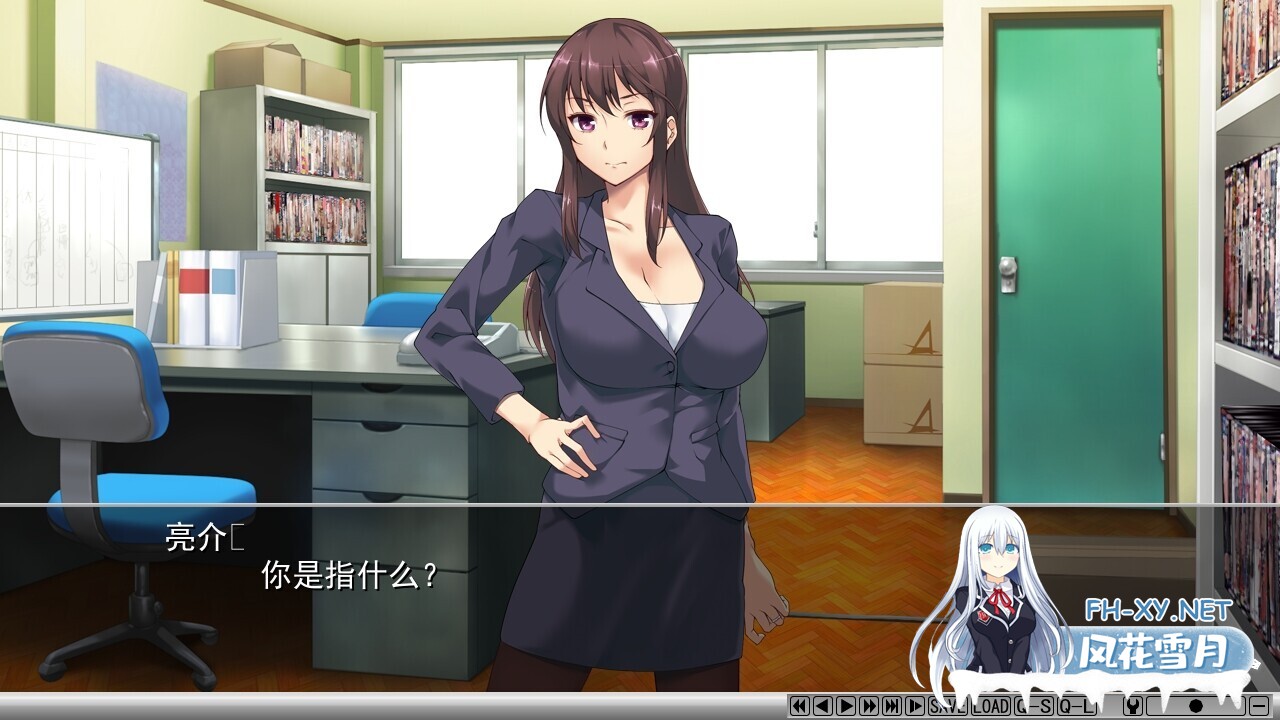Click the round record indicator icon
Image resolution: width=1280 pixels, height=720 pixels.
point(1196,706)
